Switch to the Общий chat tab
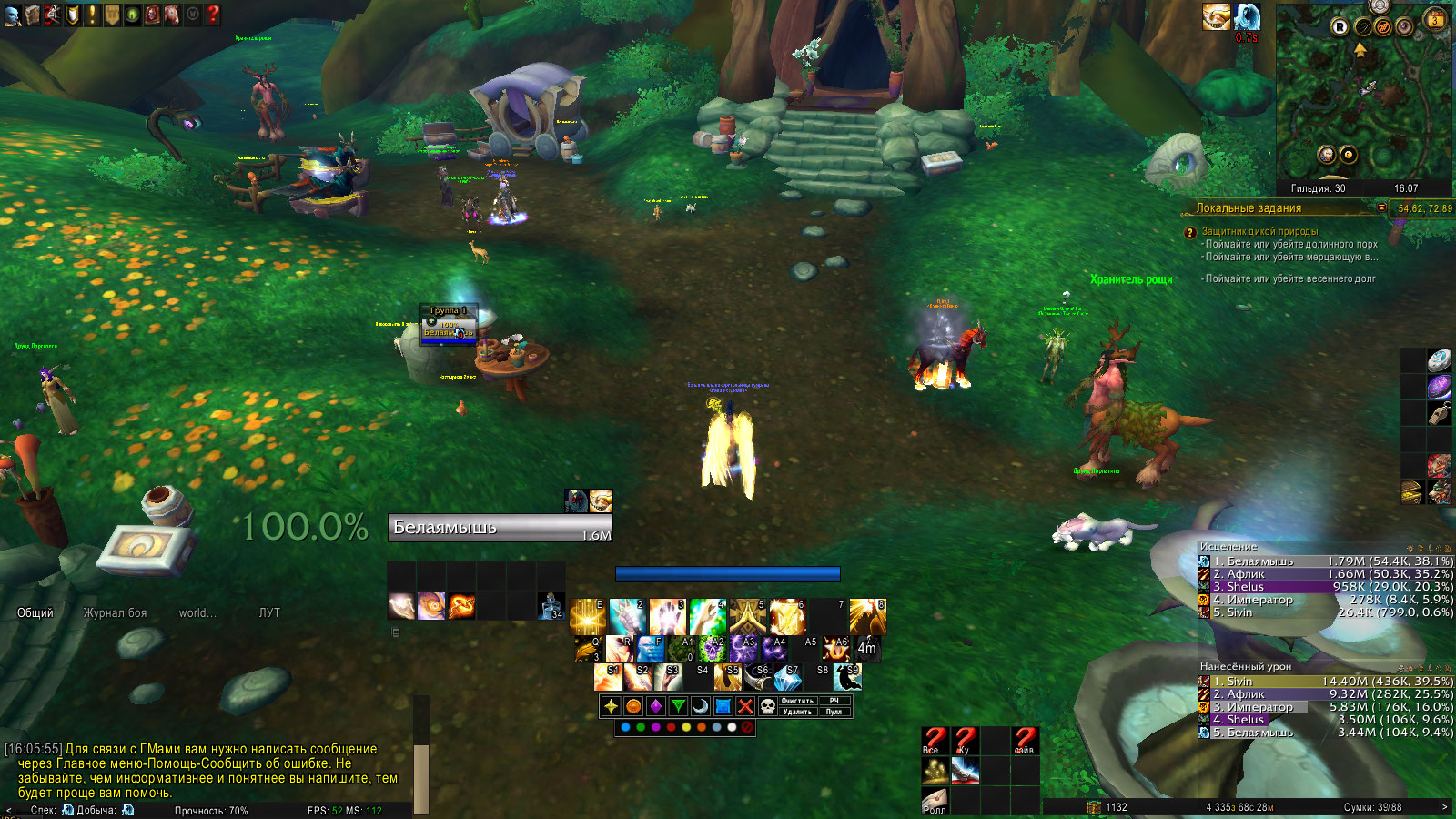The height and width of the screenshot is (819, 1456). tap(35, 613)
